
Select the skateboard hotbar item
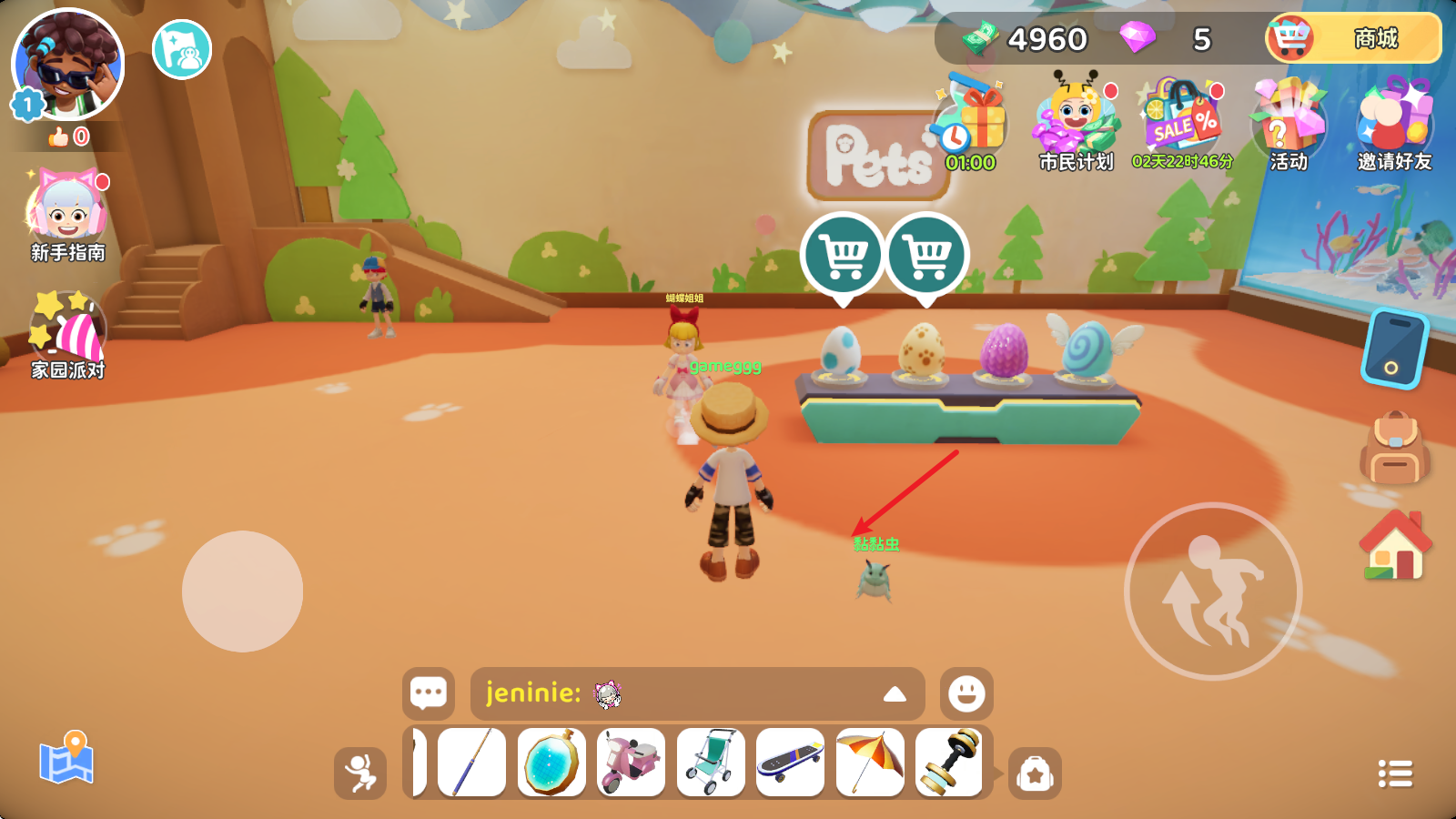click(x=790, y=763)
